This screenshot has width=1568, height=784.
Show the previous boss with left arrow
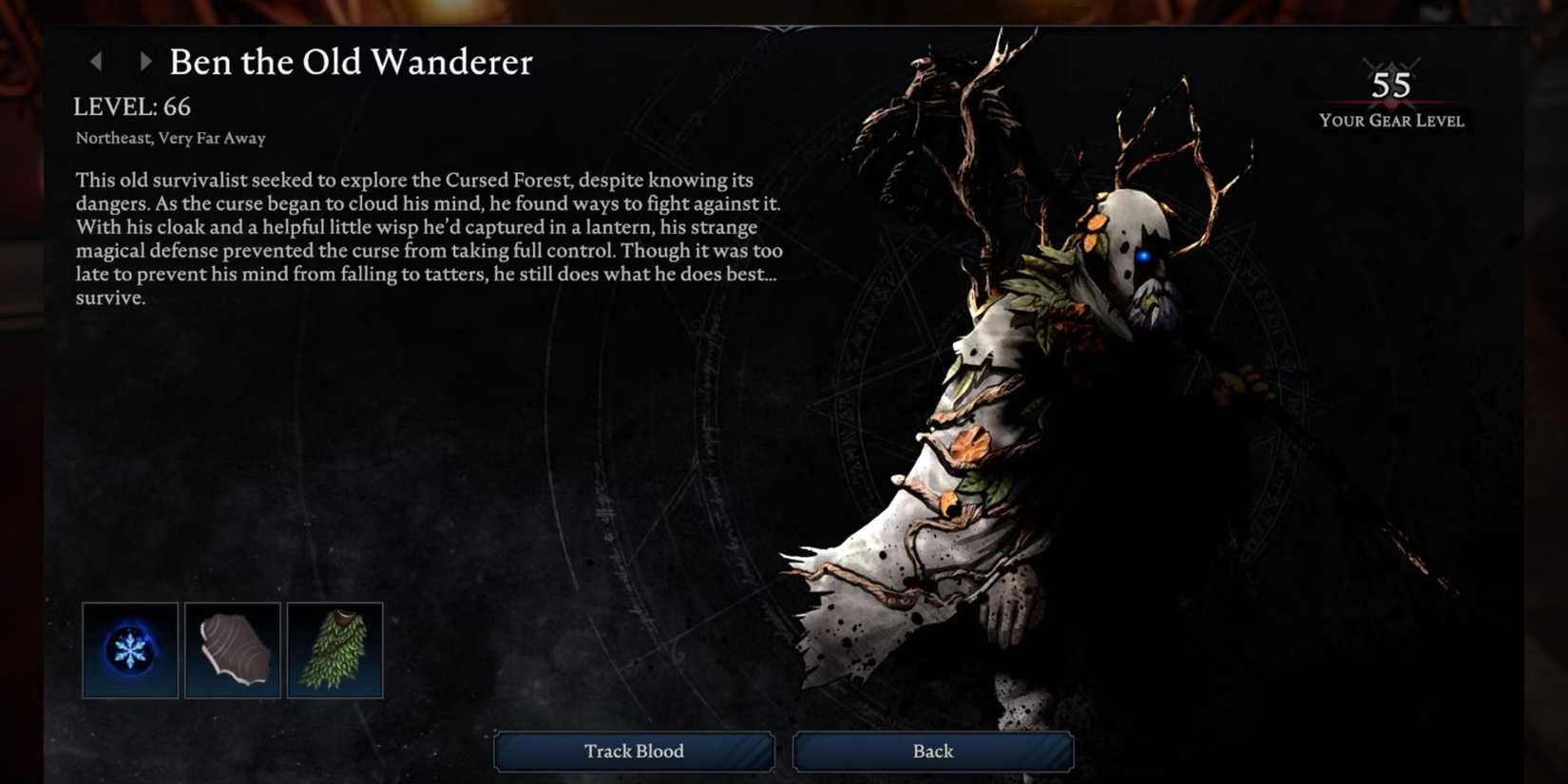click(x=96, y=62)
